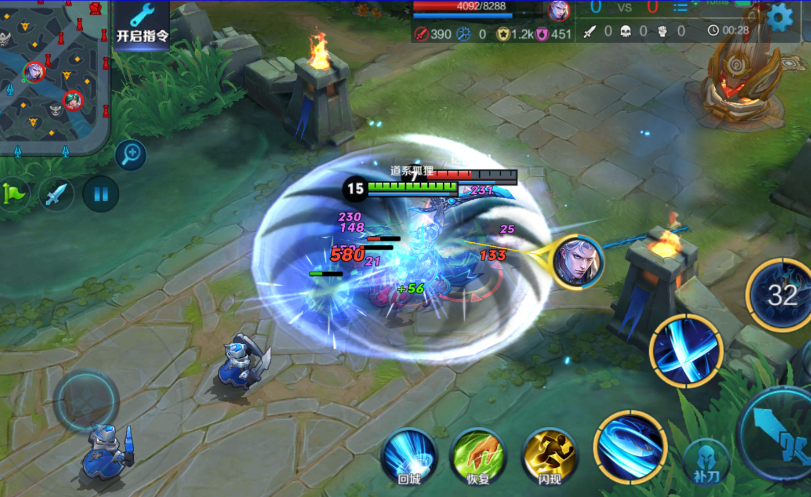Click the hero portrait beside the health bar

coord(559,10)
